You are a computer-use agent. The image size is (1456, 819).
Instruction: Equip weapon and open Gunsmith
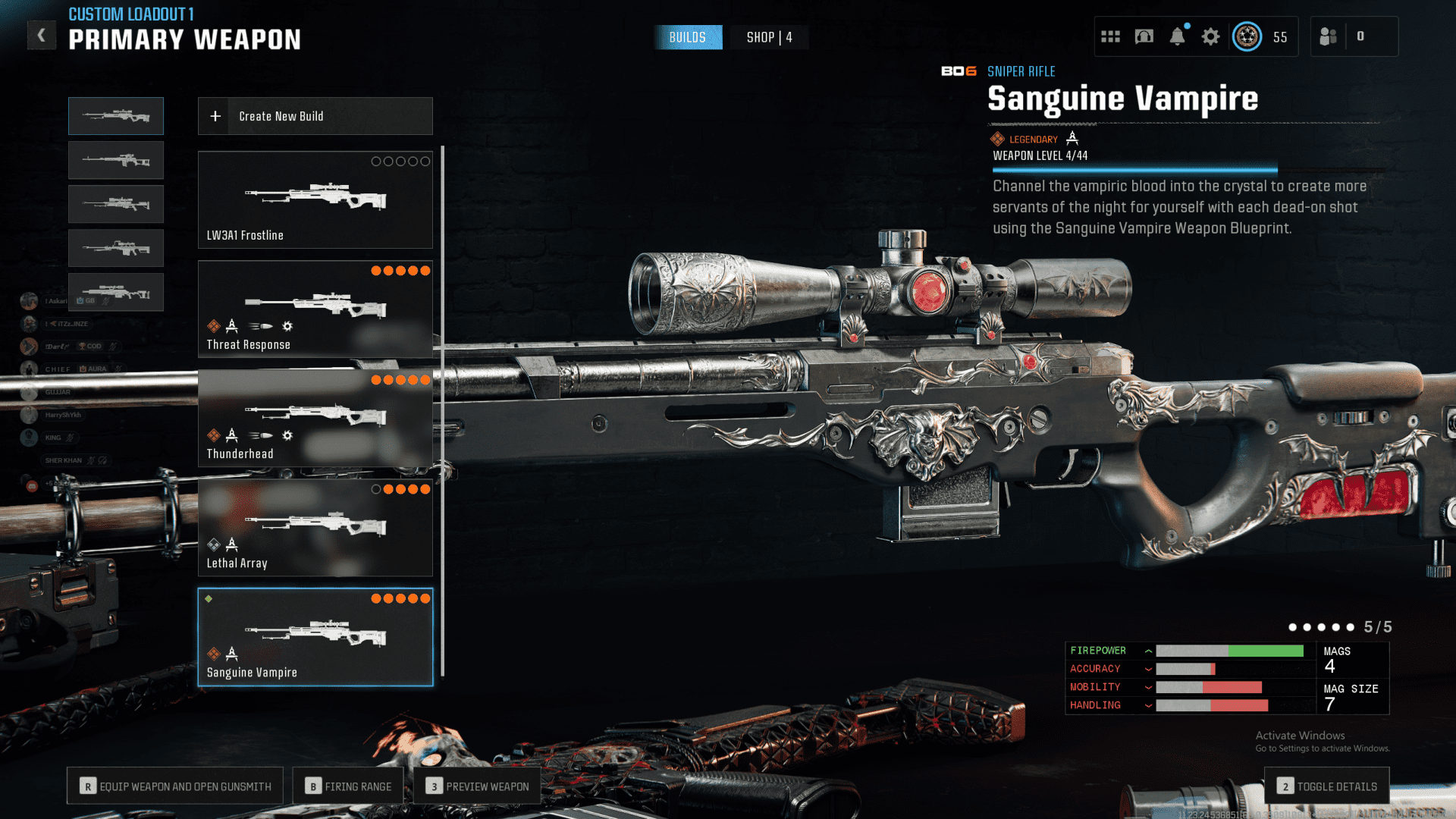[175, 786]
